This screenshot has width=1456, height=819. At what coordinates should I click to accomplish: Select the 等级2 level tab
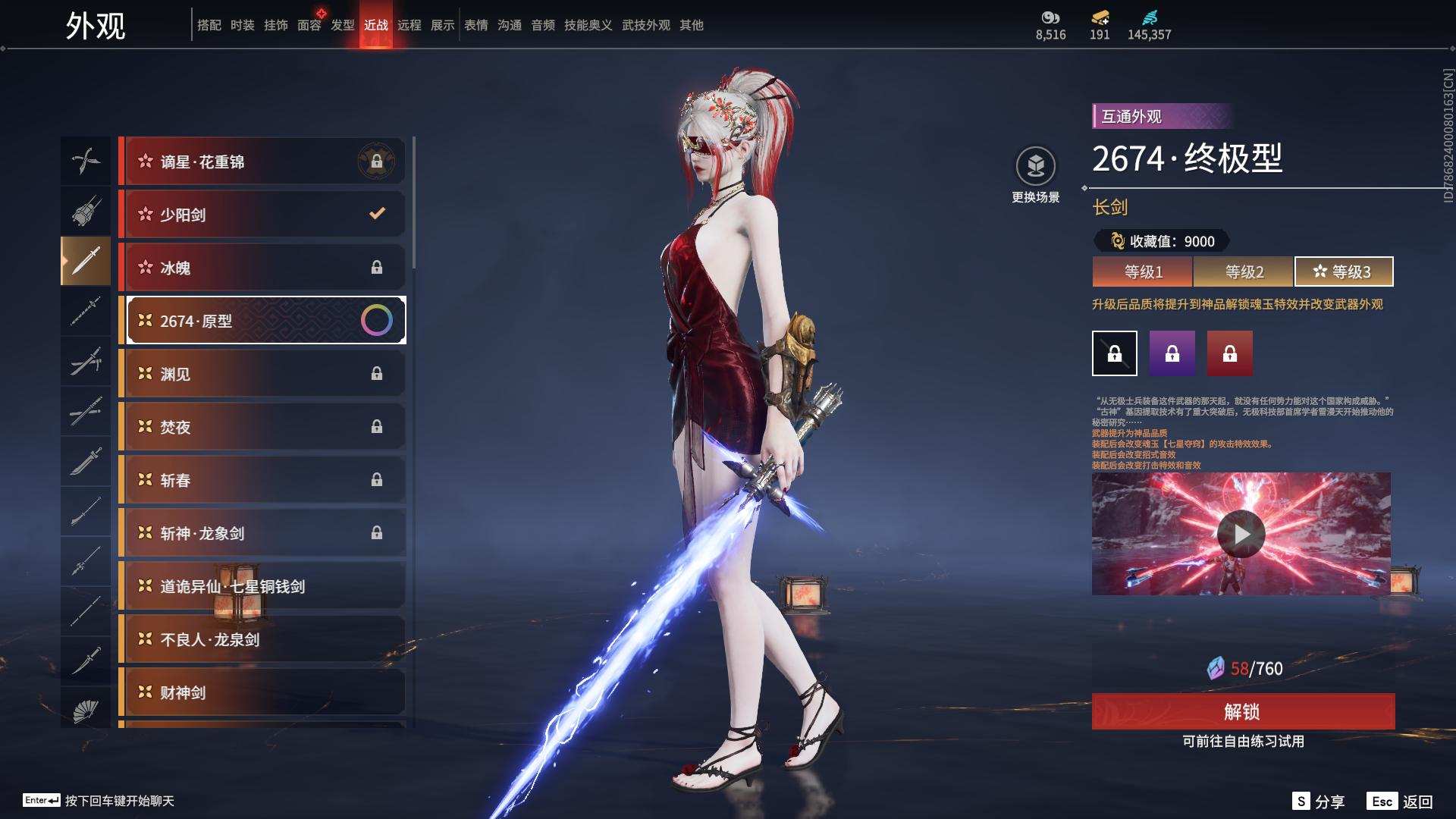pyautogui.click(x=1244, y=271)
